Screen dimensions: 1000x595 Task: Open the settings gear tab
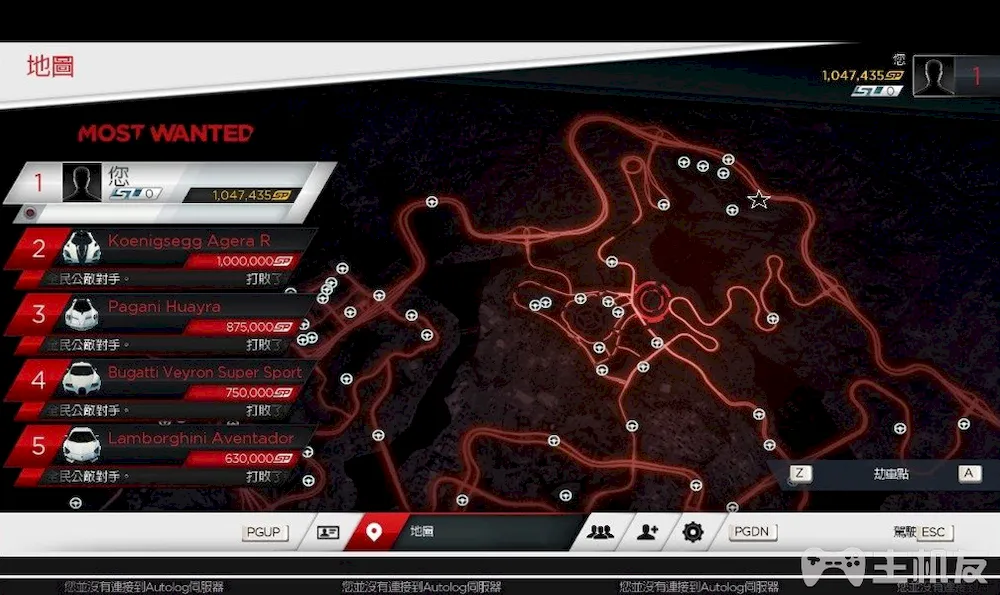click(693, 532)
